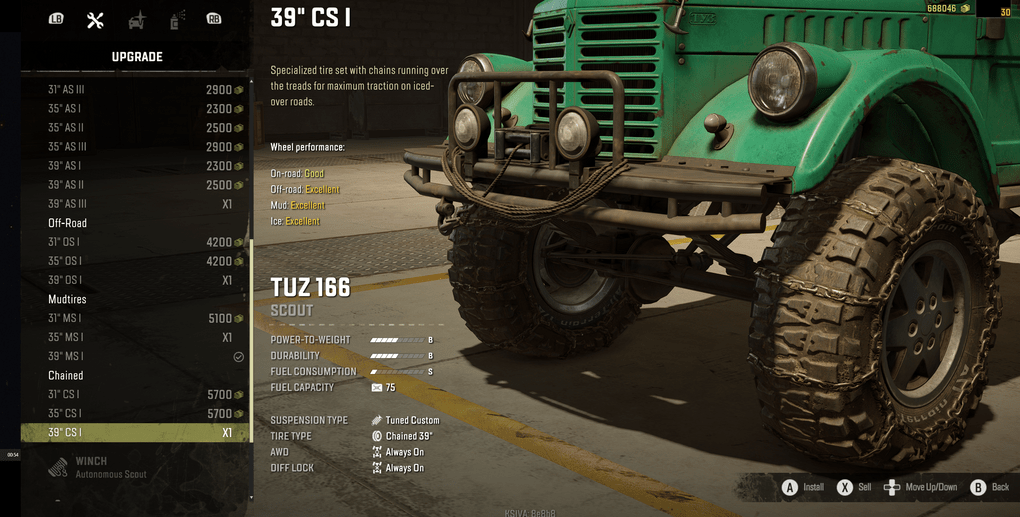Switch to the vehicle customization tab
This screenshot has width=1020, height=517.
(136, 20)
